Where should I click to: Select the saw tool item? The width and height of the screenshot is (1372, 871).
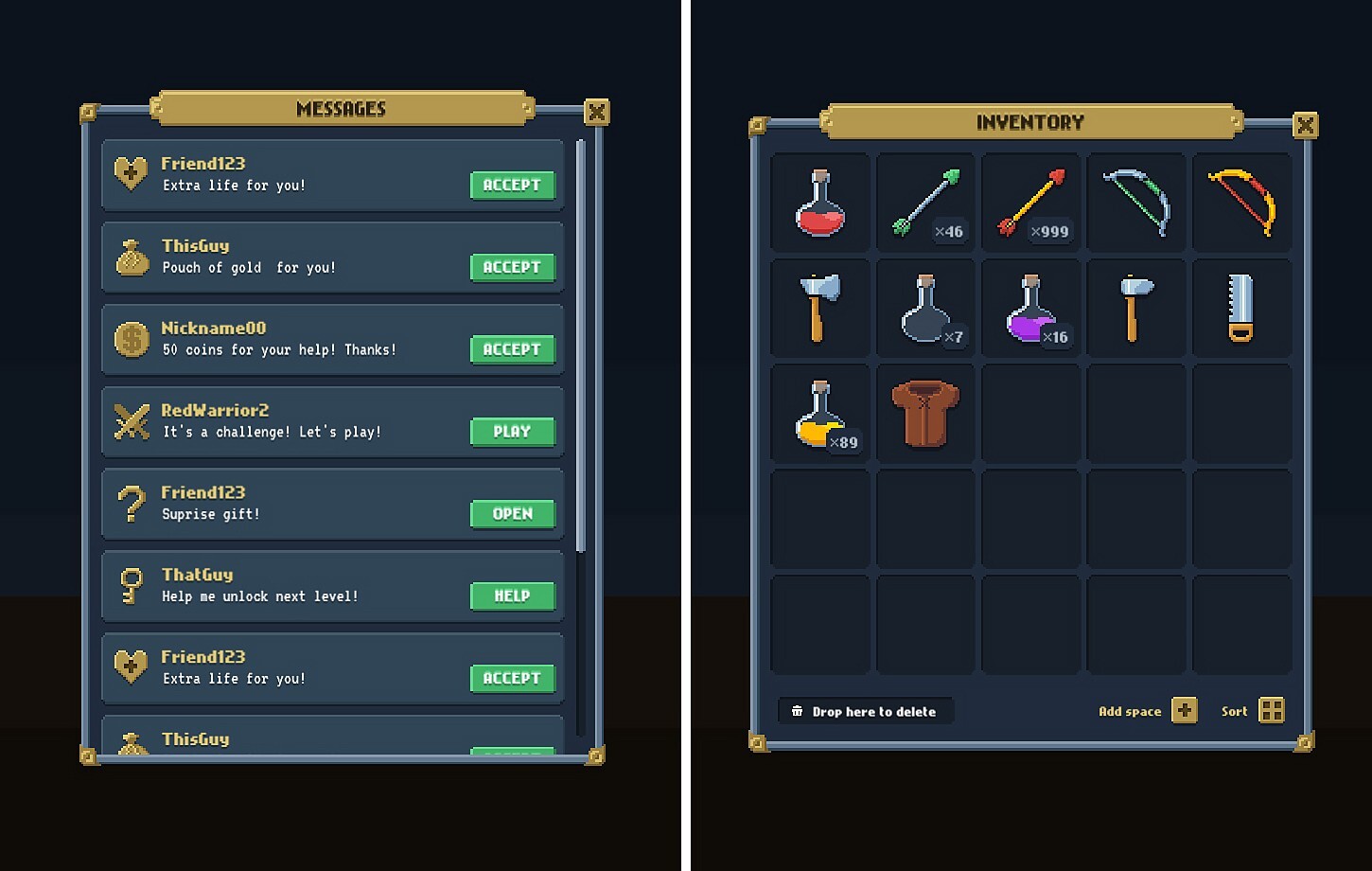click(1241, 308)
